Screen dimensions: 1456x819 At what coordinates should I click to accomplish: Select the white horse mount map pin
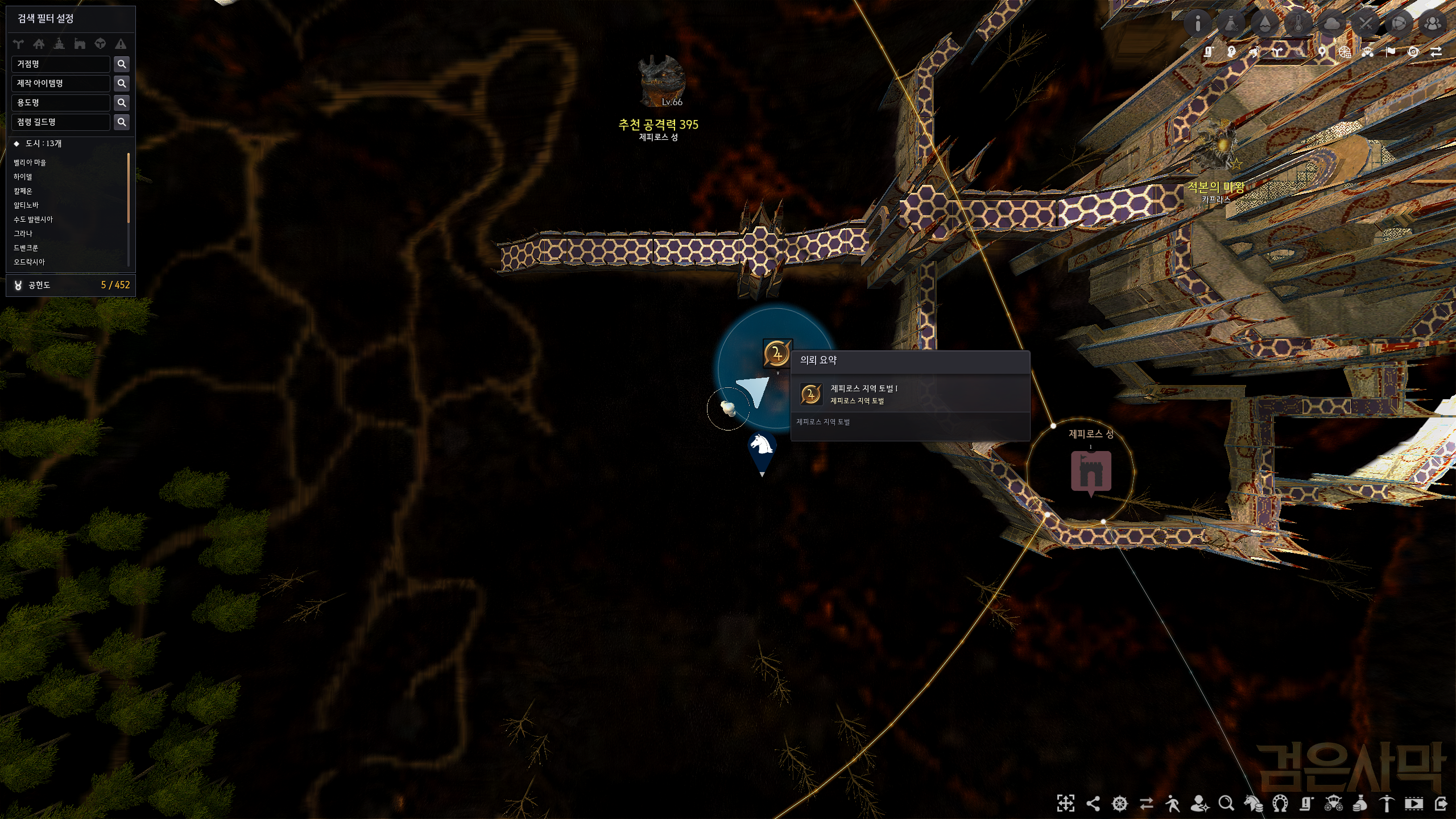click(x=762, y=450)
